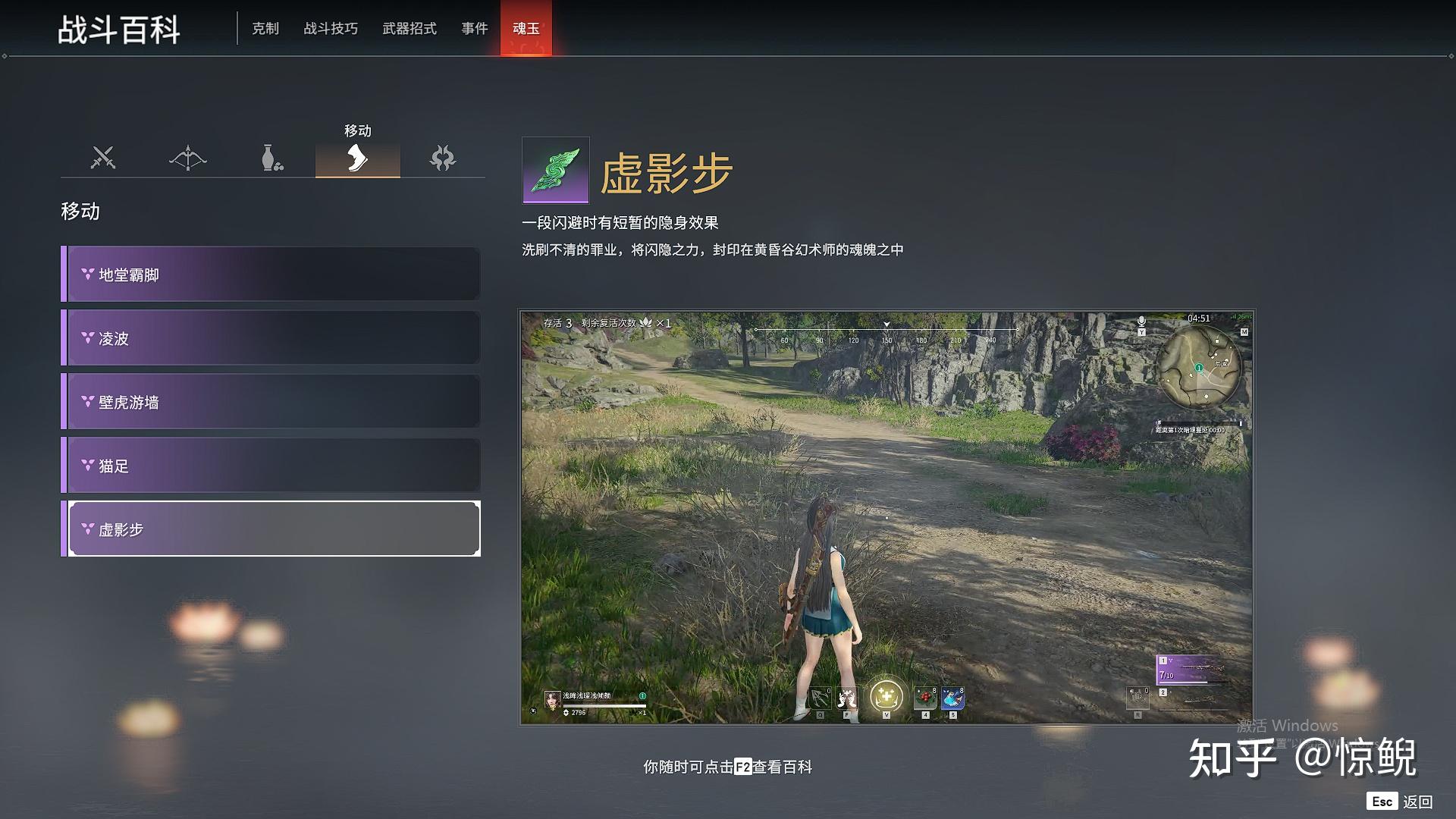Switch to the 克制 tab
The image size is (1456, 819).
point(265,29)
